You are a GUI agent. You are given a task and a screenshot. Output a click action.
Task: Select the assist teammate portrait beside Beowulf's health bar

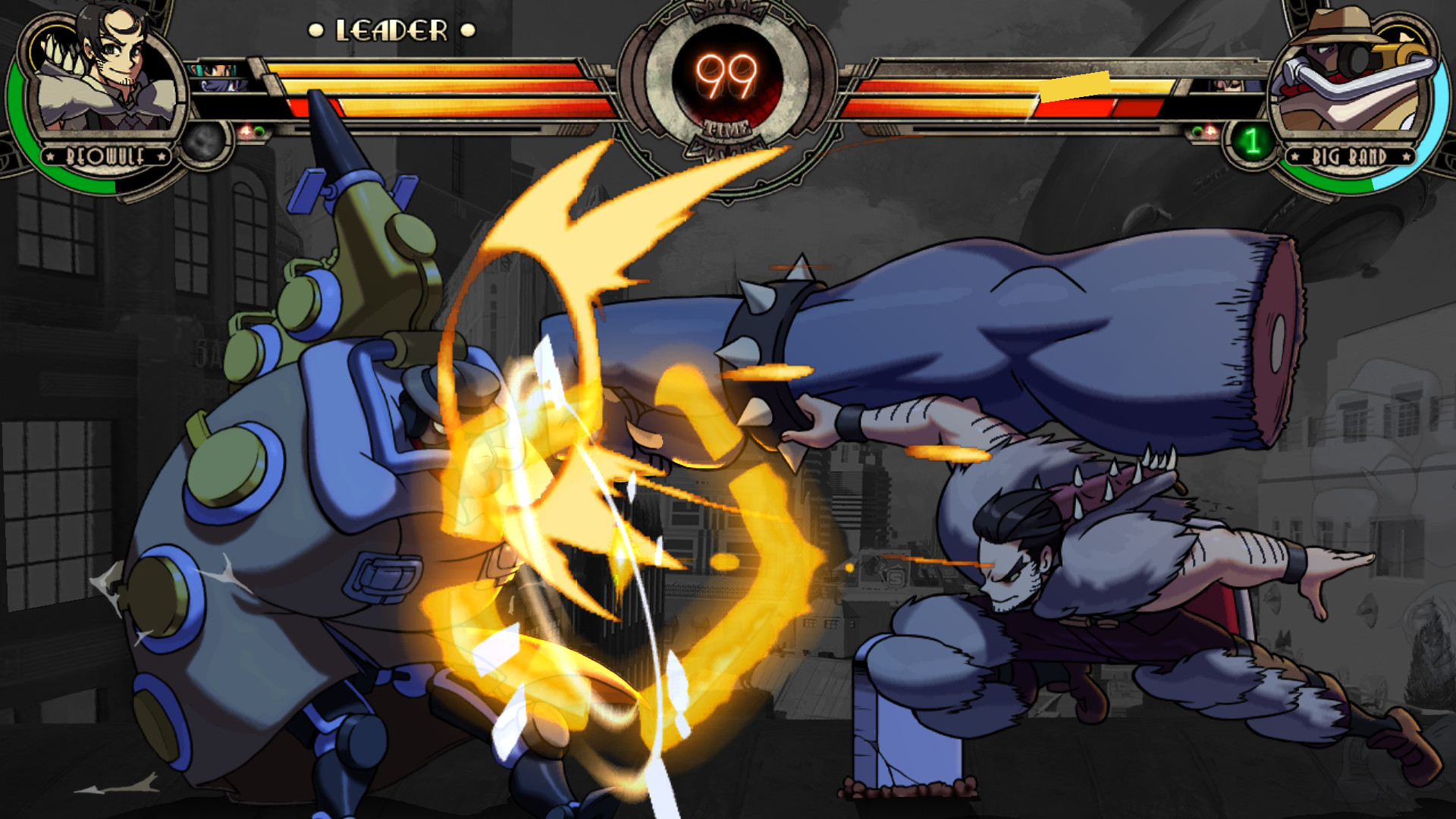coord(213,69)
